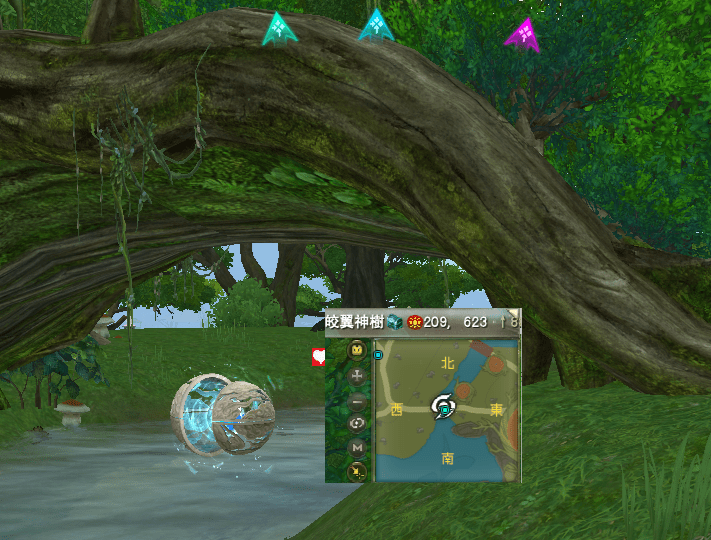Select the cyan square marker on minimap's left edge
Image resolution: width=711 pixels, height=540 pixels.
coord(378,354)
